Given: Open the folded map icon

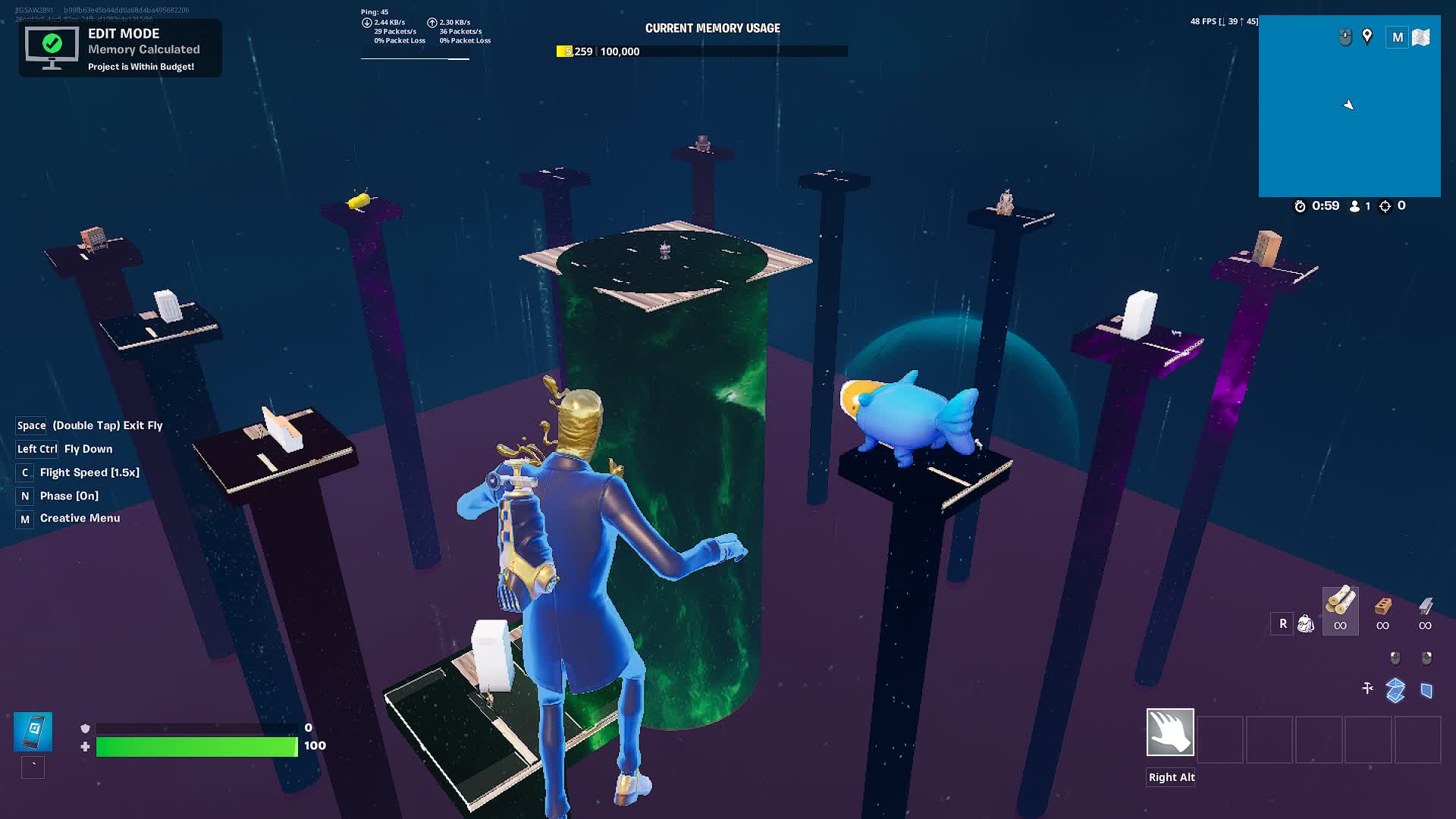Looking at the screenshot, I should tap(1421, 37).
